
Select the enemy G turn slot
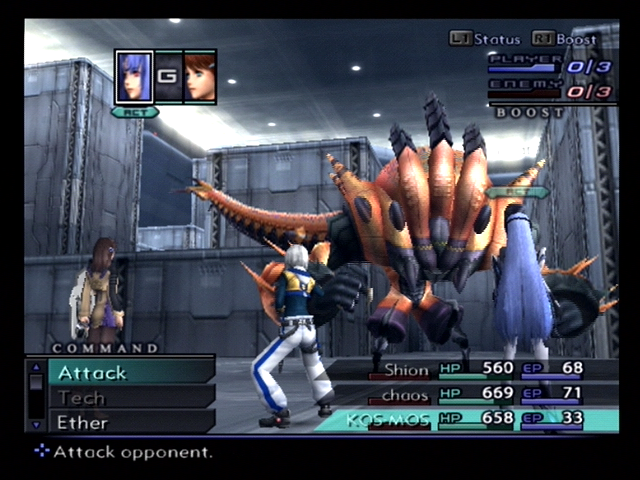pyautogui.click(x=168, y=77)
